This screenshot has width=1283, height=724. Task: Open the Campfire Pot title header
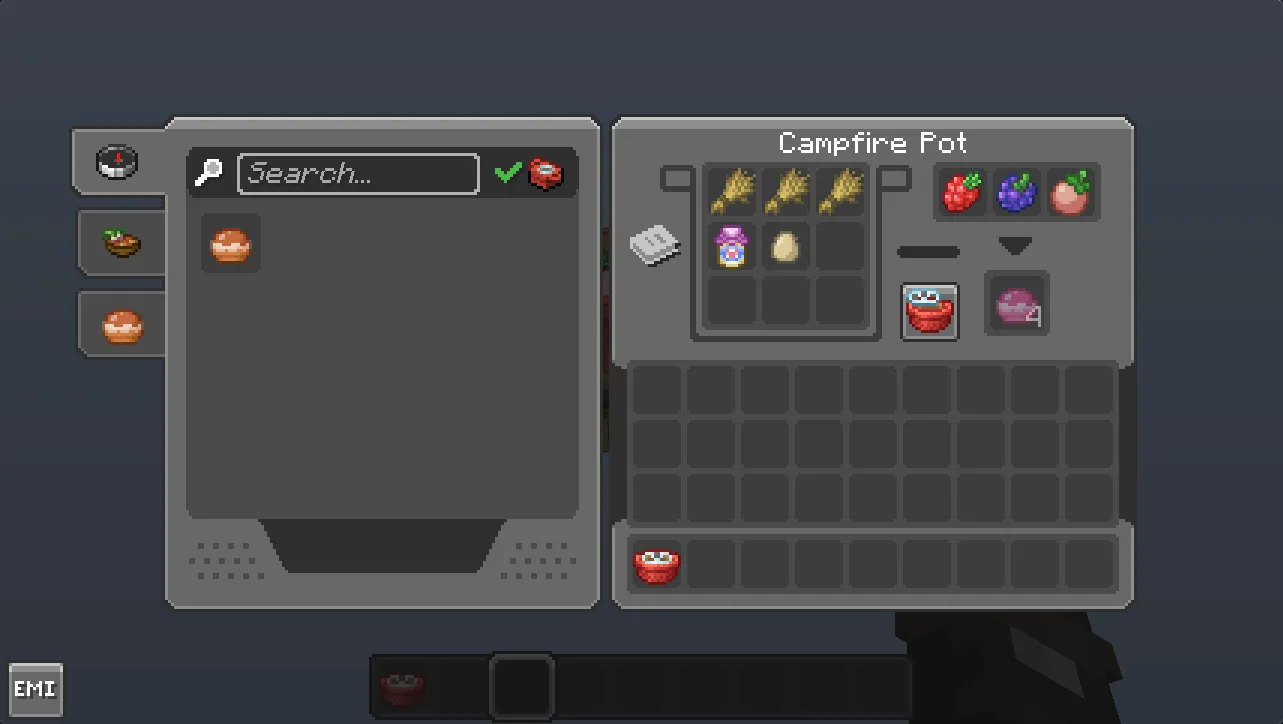872,143
